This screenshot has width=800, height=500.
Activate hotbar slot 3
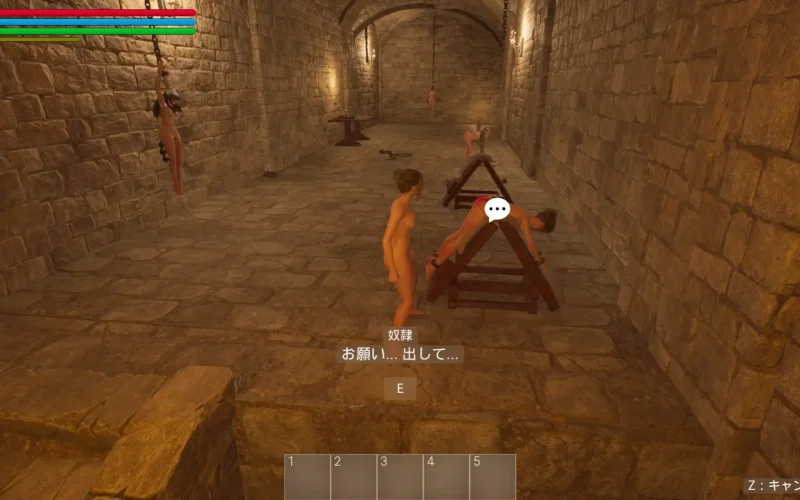pyautogui.click(x=400, y=477)
